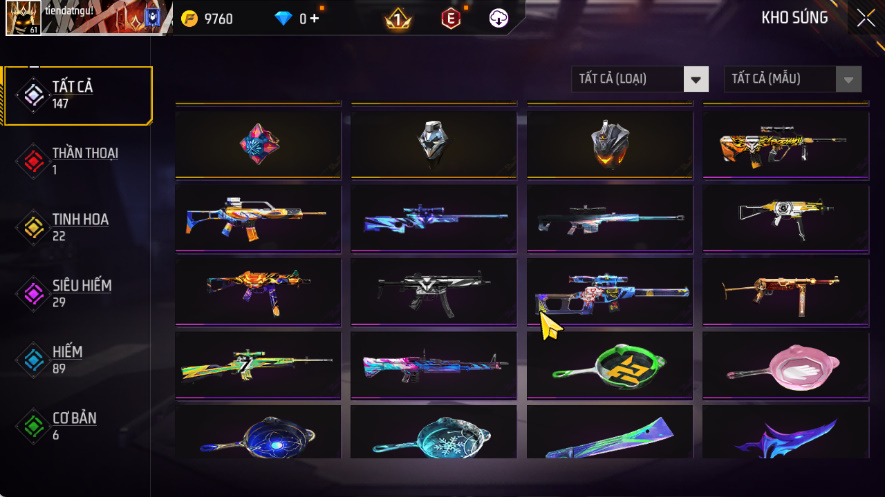
Task: Click the red hexagon E badge
Action: point(451,18)
